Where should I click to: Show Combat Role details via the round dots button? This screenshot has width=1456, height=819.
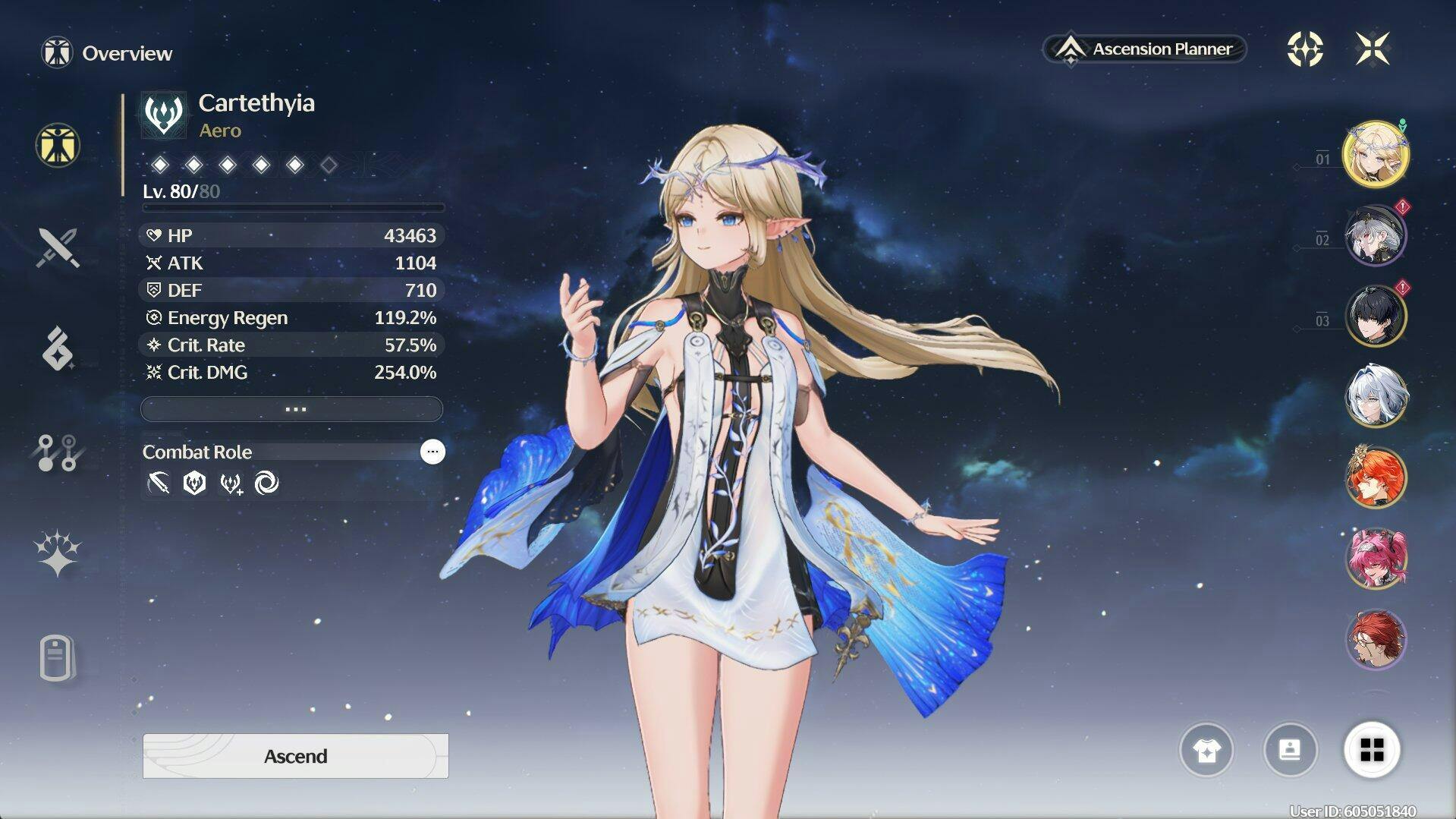tap(432, 452)
